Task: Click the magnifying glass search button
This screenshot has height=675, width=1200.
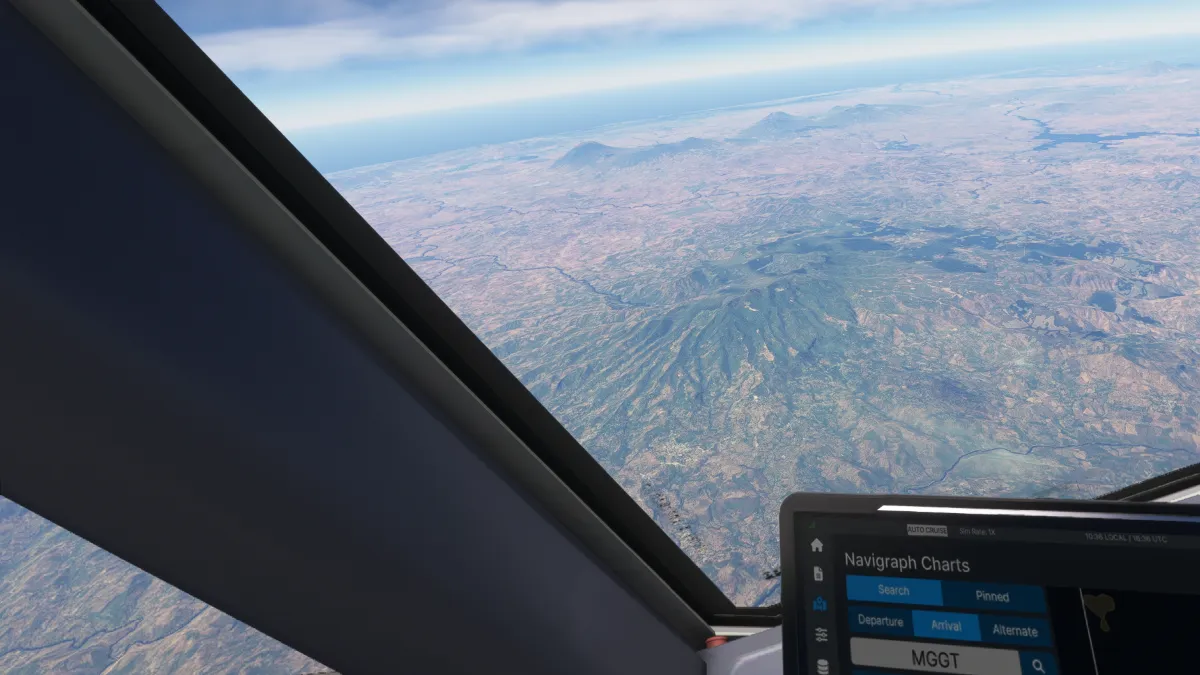Action: tap(1039, 665)
